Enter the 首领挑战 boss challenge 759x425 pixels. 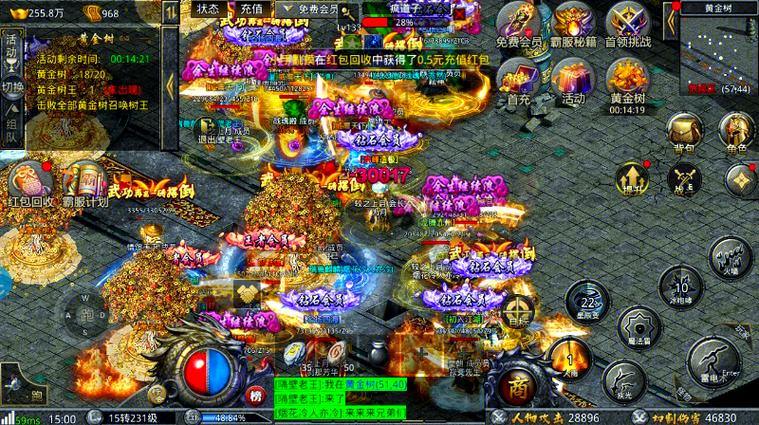point(628,22)
